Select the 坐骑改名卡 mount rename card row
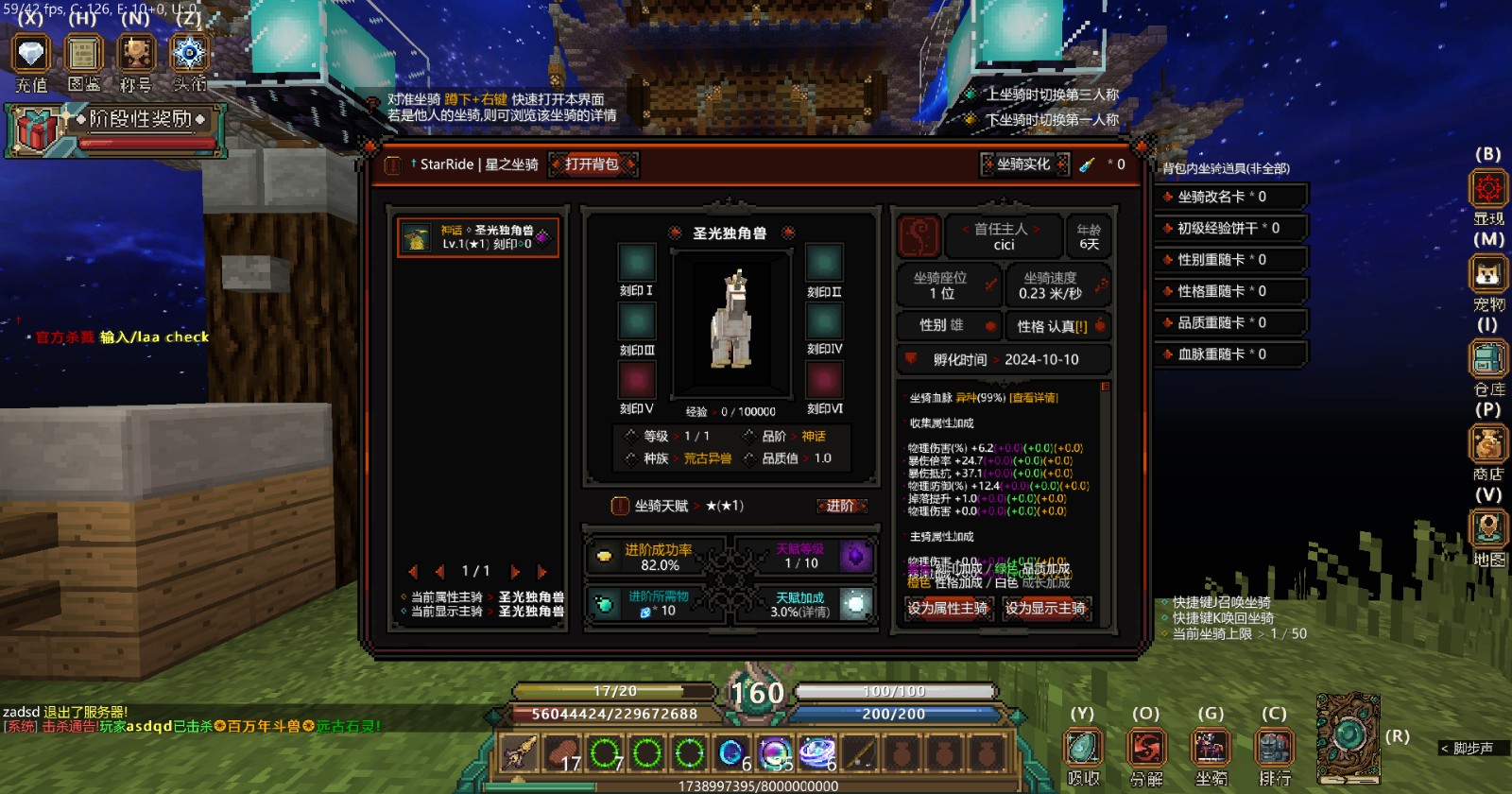Viewport: 1512px width, 794px height. [1232, 197]
